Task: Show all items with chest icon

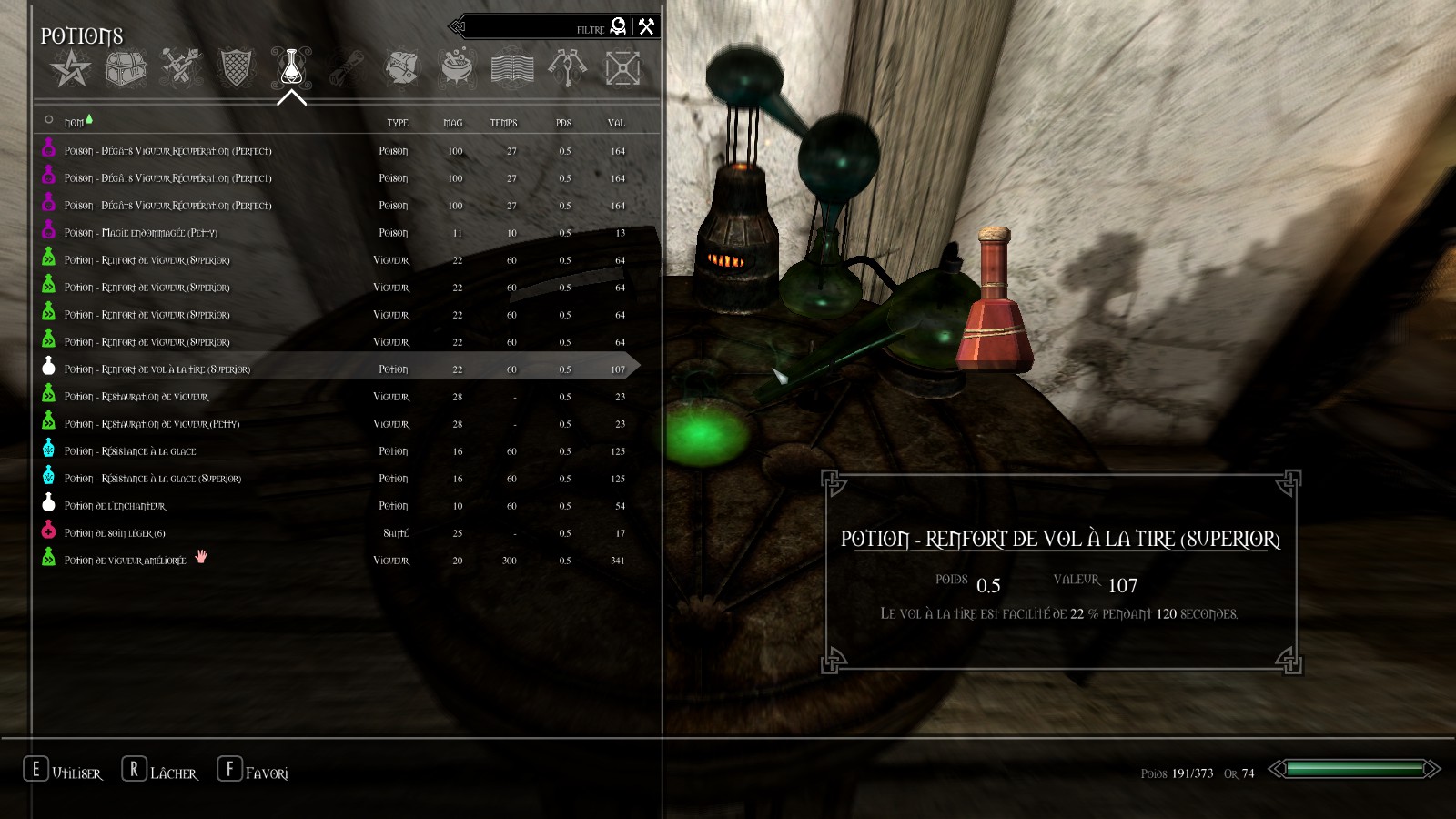Action: pyautogui.click(x=126, y=68)
